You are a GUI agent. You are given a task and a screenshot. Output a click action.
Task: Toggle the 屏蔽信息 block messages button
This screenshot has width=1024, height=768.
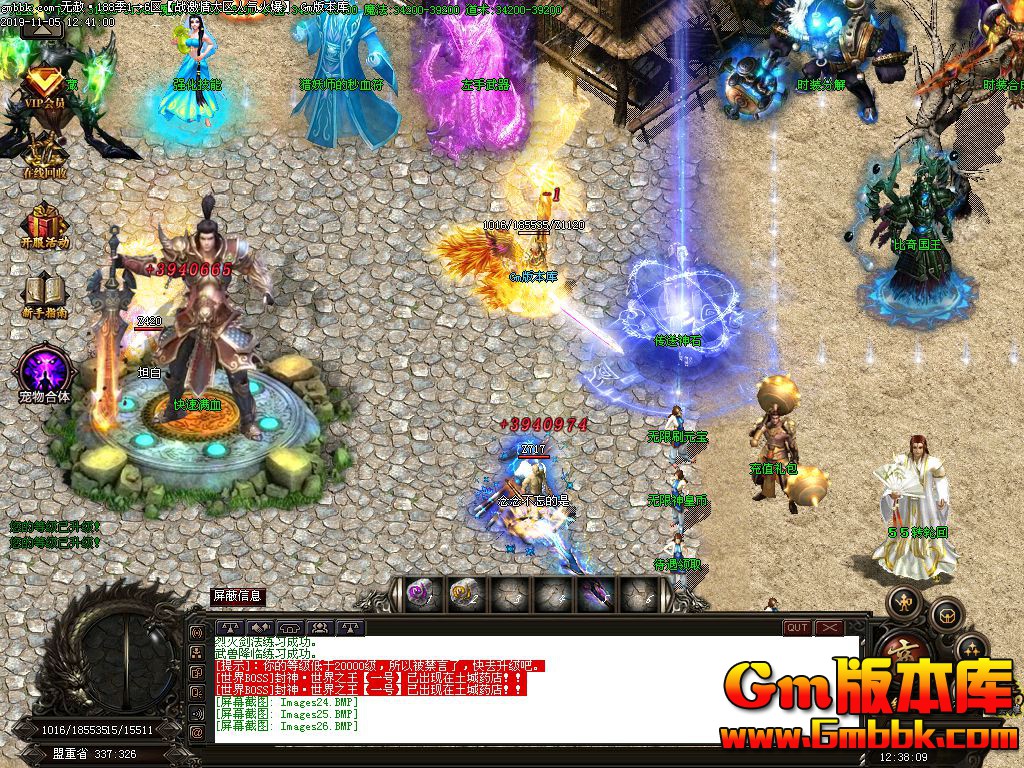point(238,596)
